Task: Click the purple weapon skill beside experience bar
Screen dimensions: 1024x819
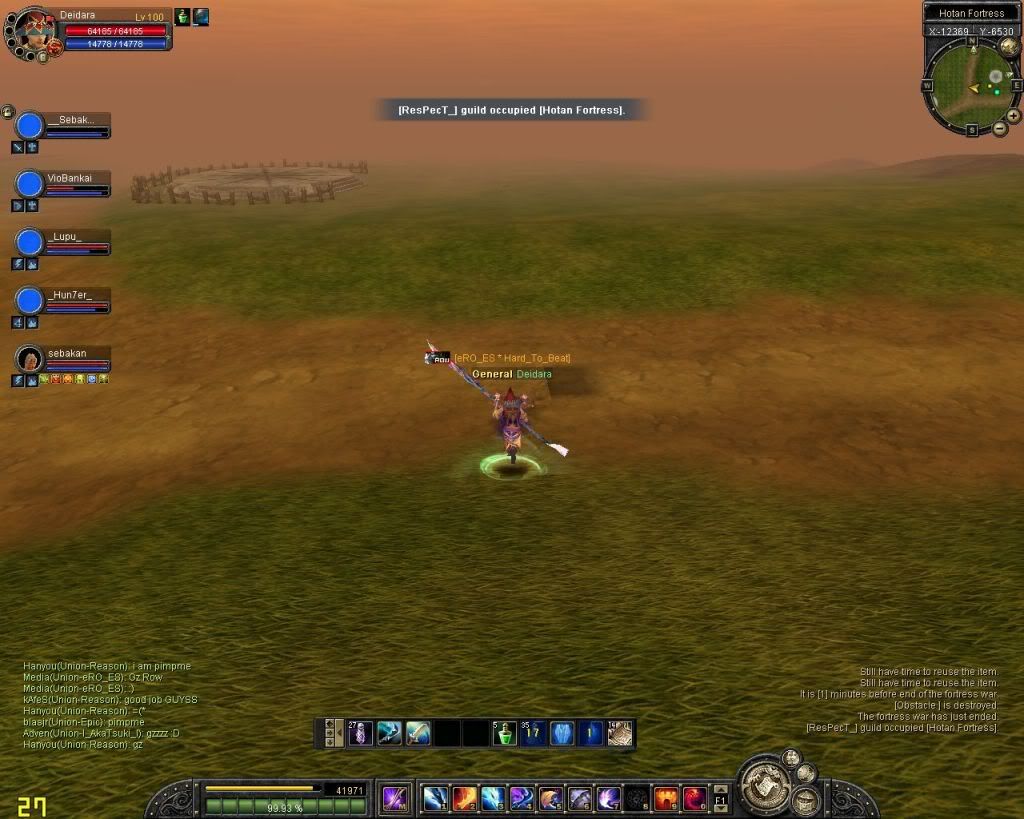Action: pyautogui.click(x=396, y=799)
